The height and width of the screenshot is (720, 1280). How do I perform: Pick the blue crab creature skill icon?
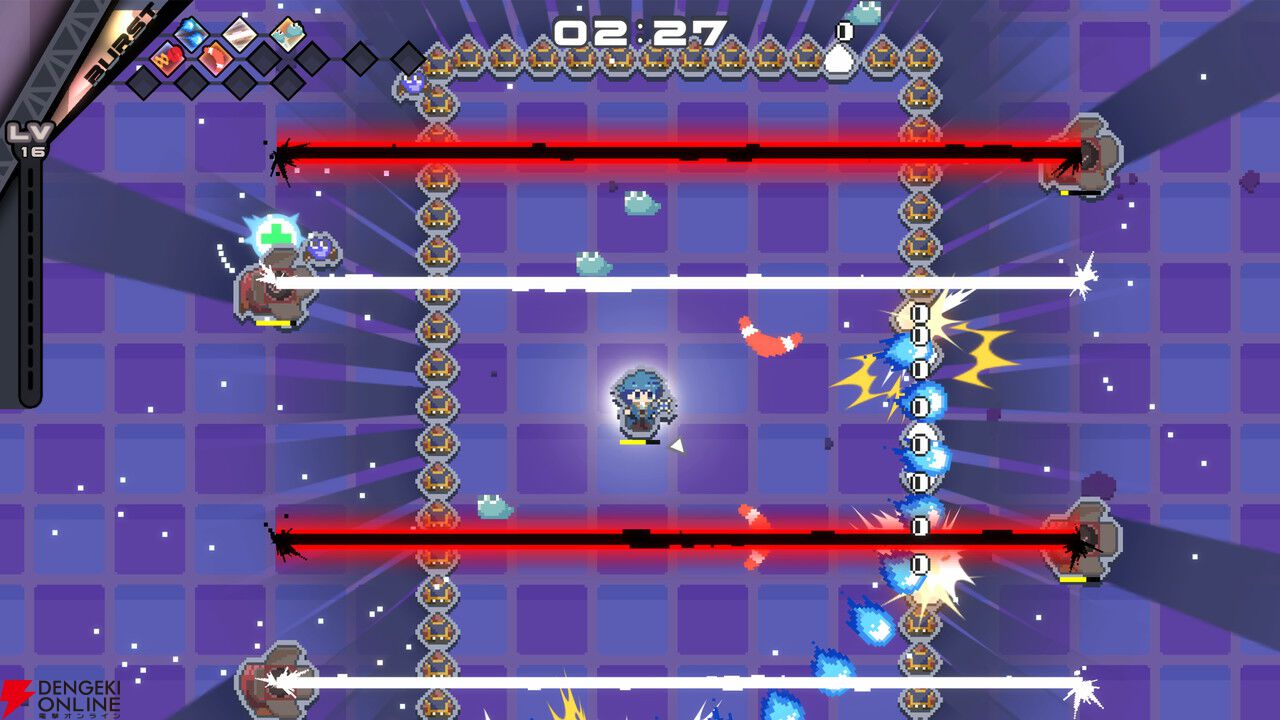289,34
